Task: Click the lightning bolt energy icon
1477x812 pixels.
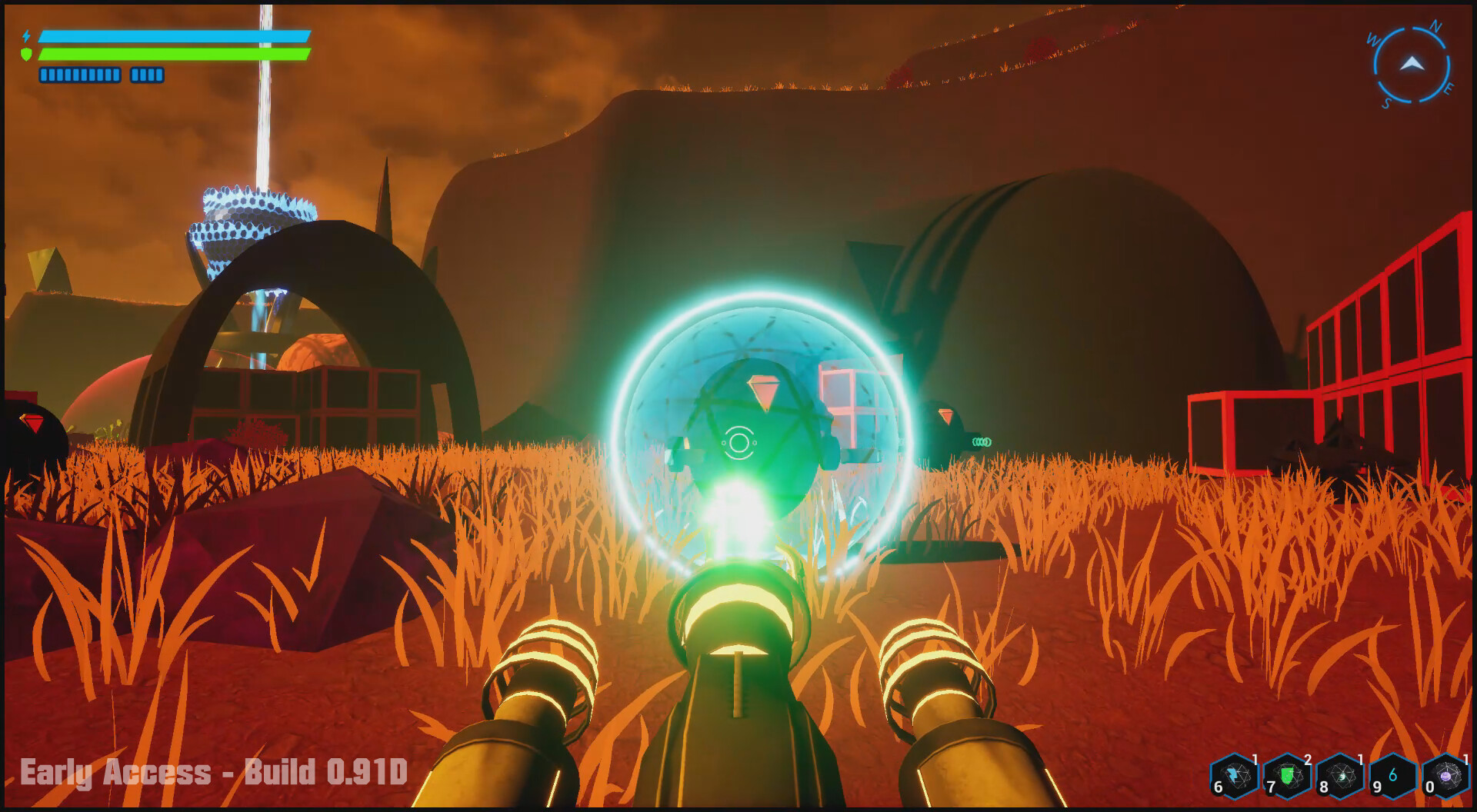Action: 27,36
